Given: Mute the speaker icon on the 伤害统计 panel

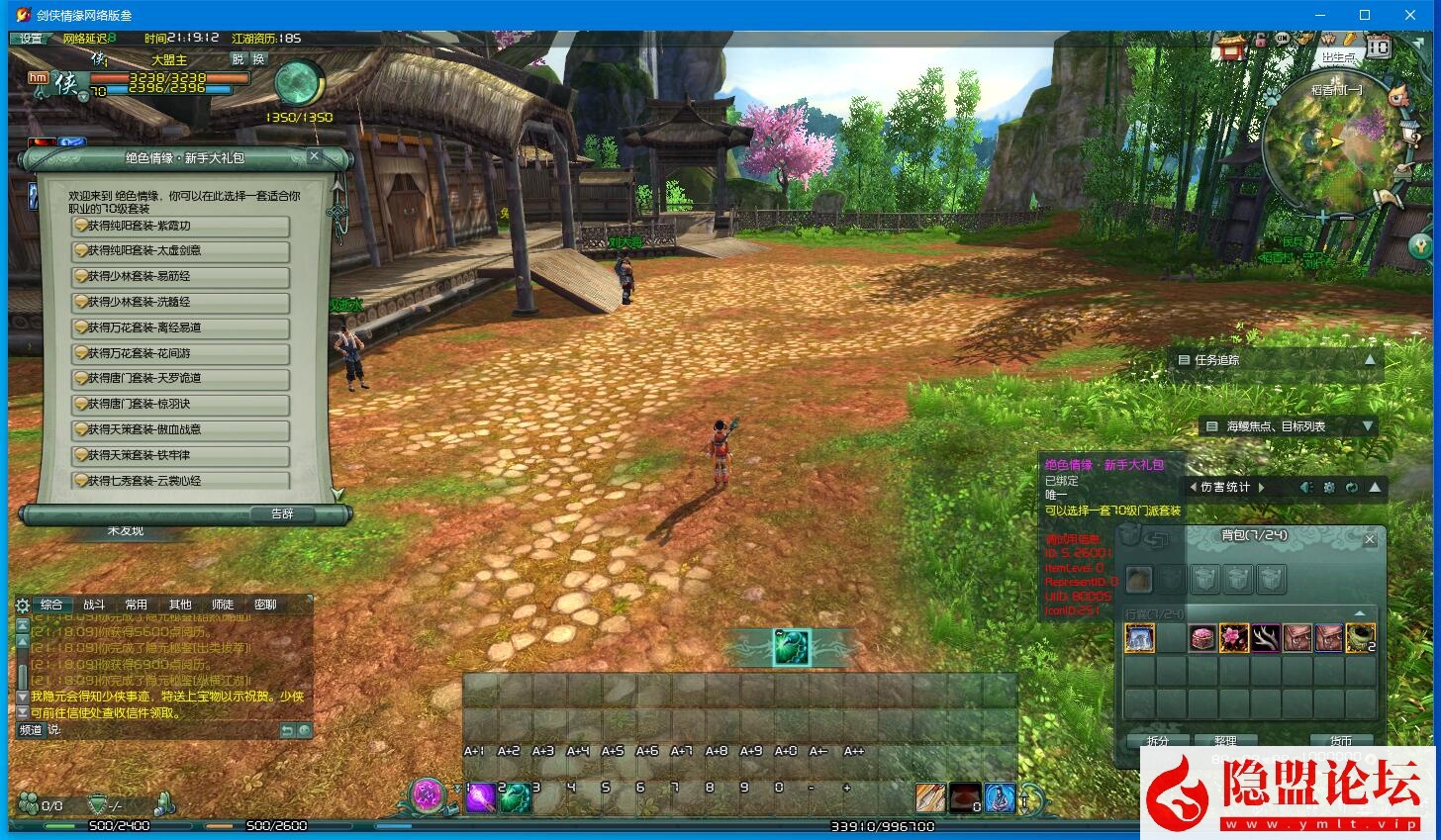Looking at the screenshot, I should click(x=1306, y=487).
